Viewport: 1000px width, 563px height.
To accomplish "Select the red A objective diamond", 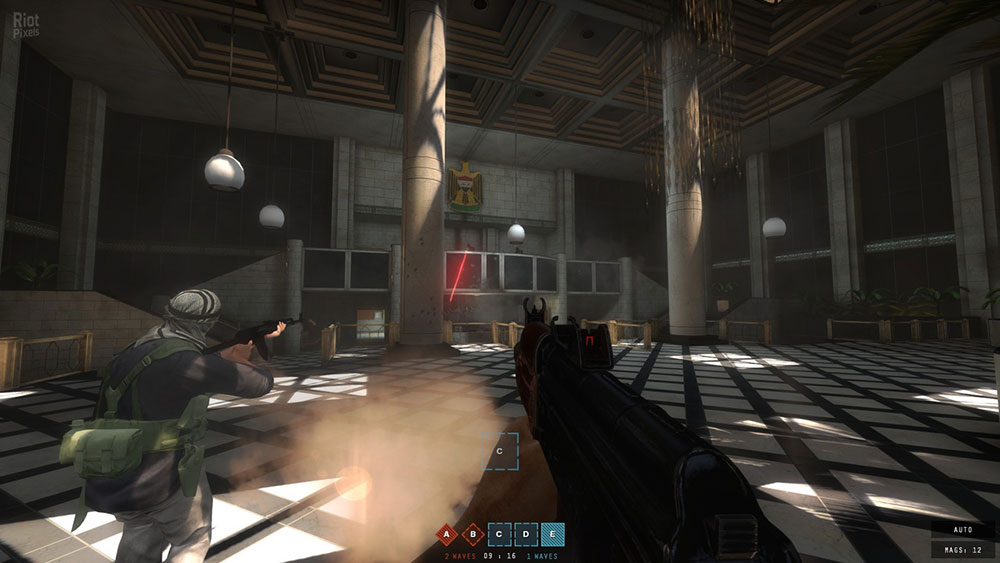I will click(x=448, y=534).
